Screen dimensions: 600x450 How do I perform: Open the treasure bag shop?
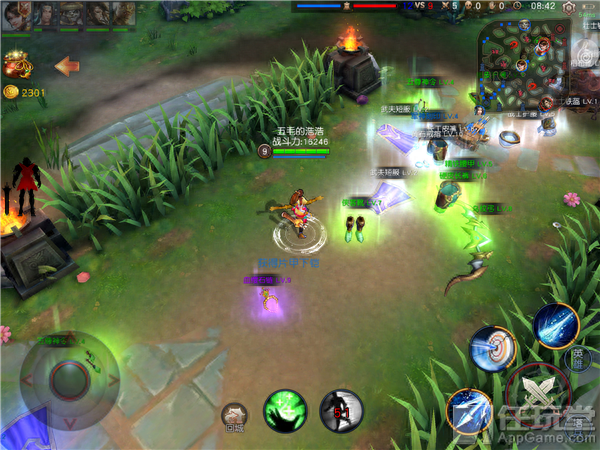17,66
